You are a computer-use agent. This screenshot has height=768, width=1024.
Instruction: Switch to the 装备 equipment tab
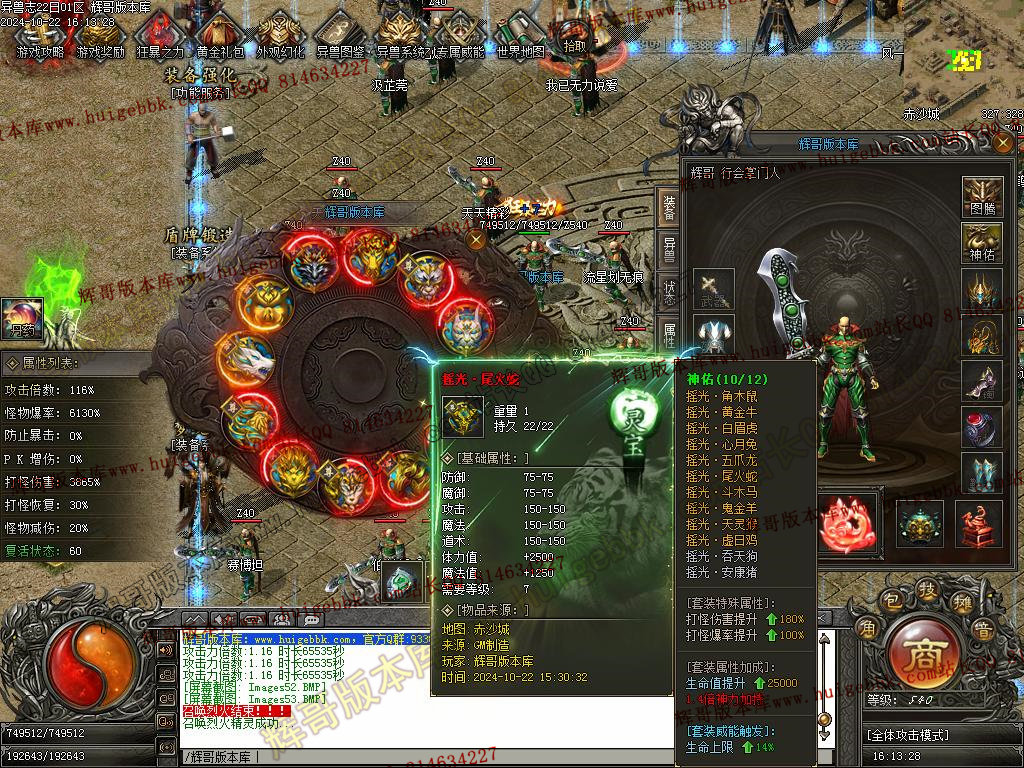pos(669,208)
